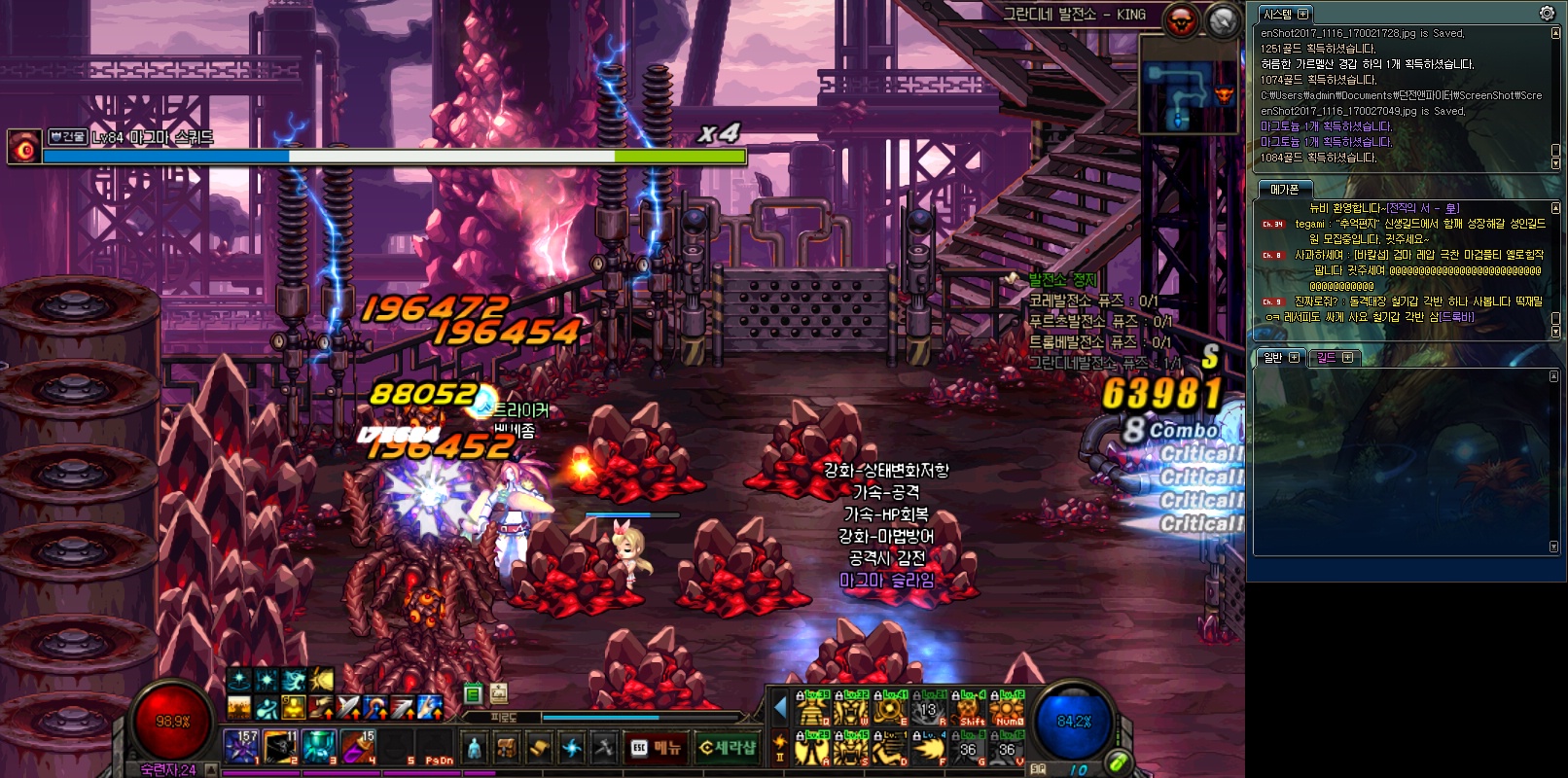Open the 메가폰 chat tab
This screenshot has height=778, width=1568.
(x=1284, y=189)
